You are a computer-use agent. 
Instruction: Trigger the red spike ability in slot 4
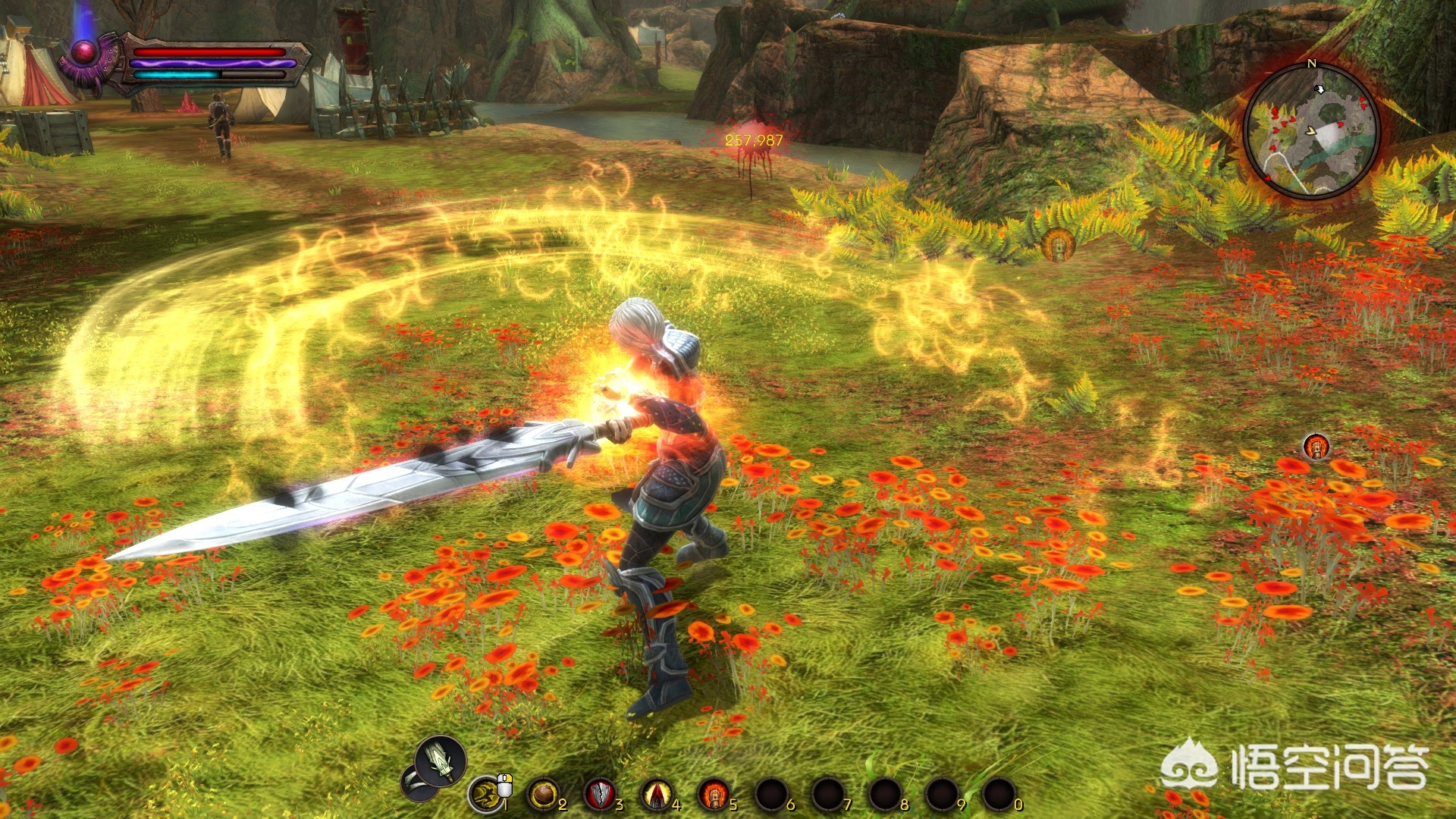pos(657,794)
